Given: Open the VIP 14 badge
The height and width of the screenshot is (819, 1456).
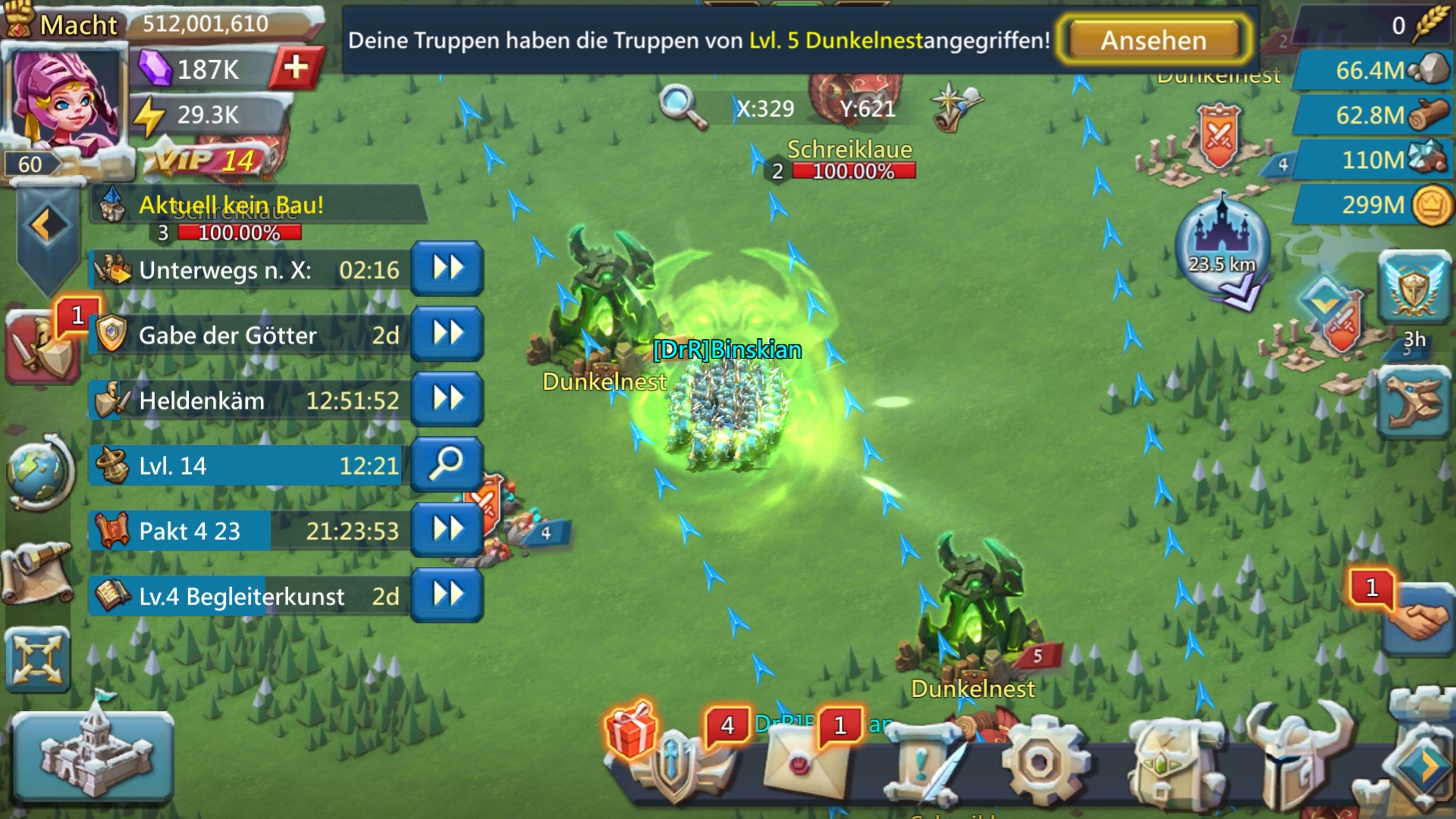Looking at the screenshot, I should (x=206, y=161).
